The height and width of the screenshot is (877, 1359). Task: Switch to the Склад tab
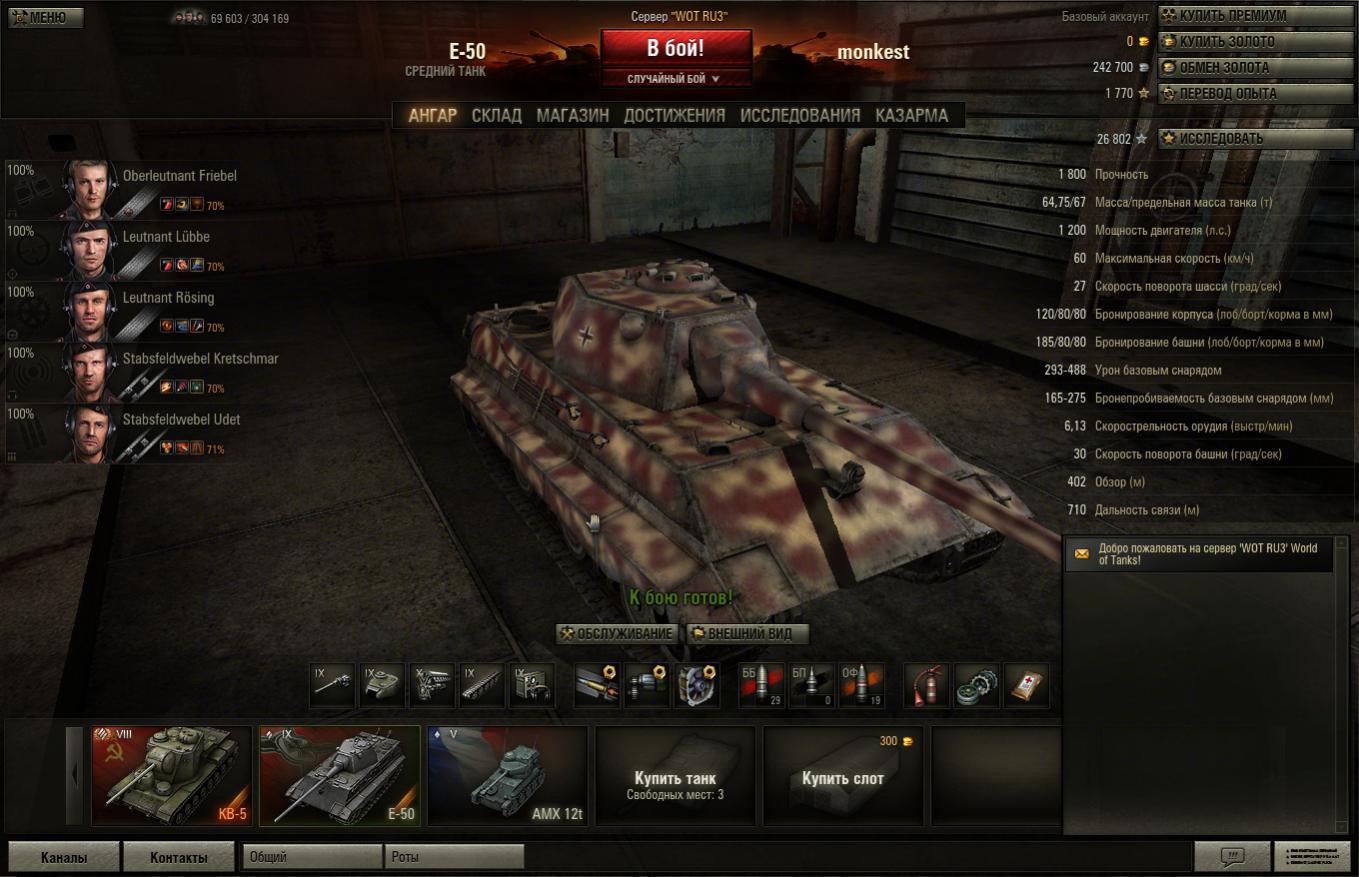click(496, 115)
